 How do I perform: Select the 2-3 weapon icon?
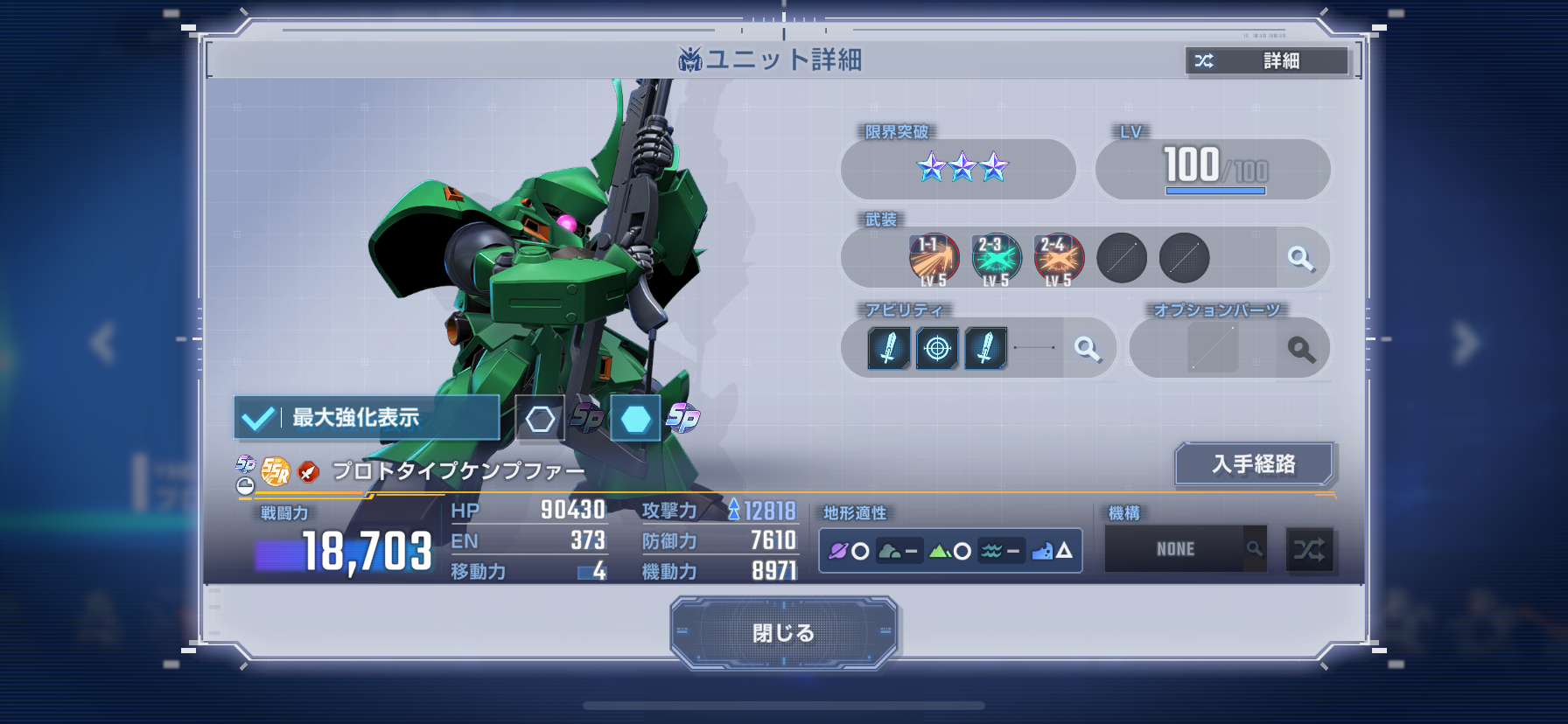[996, 259]
